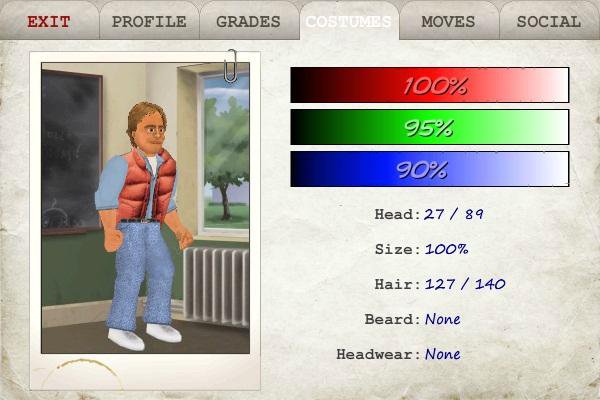Choose a Beard option
600x400 pixels.
pyautogui.click(x=442, y=319)
